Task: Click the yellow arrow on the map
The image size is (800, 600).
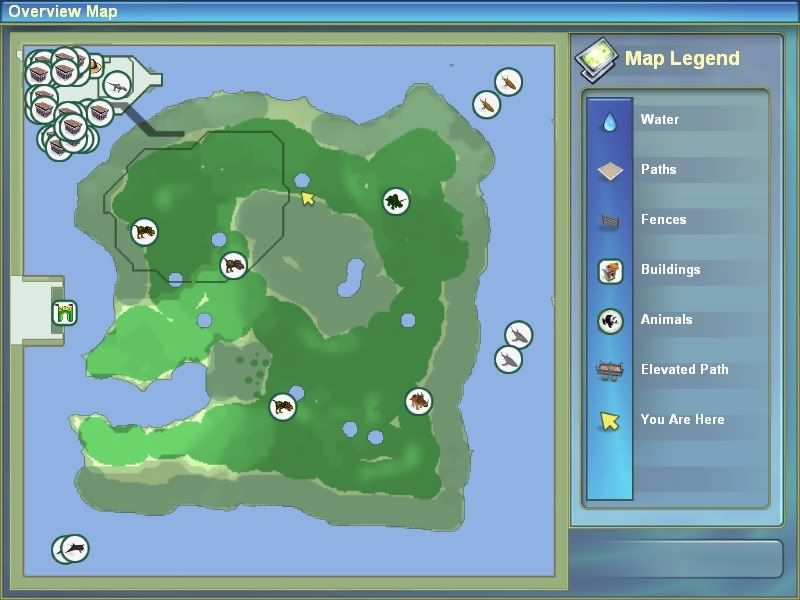Action: (308, 198)
